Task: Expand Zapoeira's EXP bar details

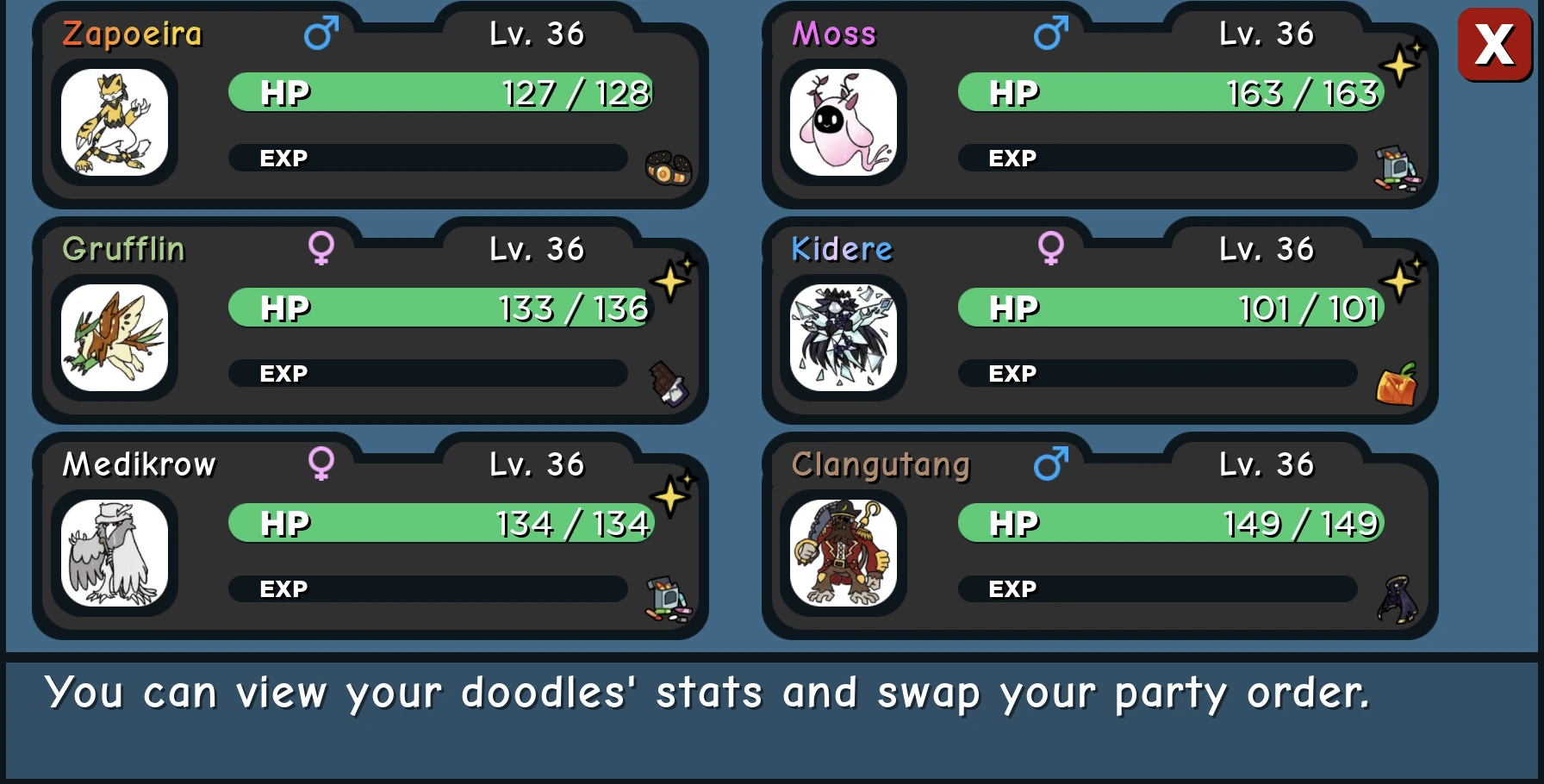Action: [427, 157]
